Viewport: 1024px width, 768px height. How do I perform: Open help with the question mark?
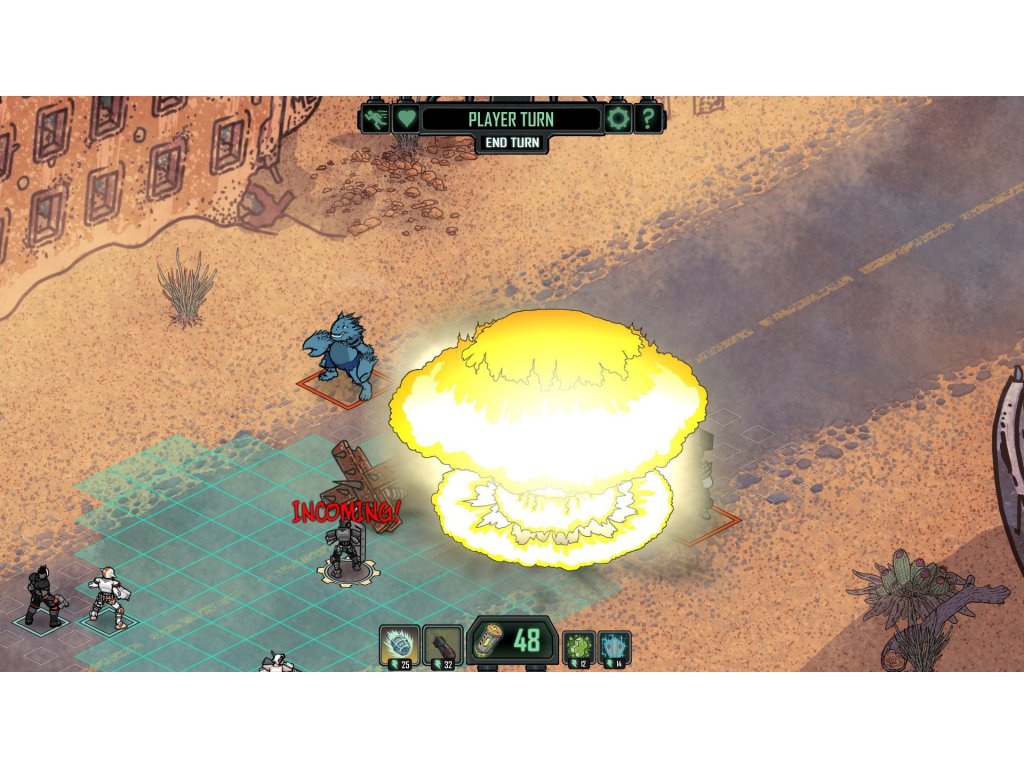pos(649,120)
